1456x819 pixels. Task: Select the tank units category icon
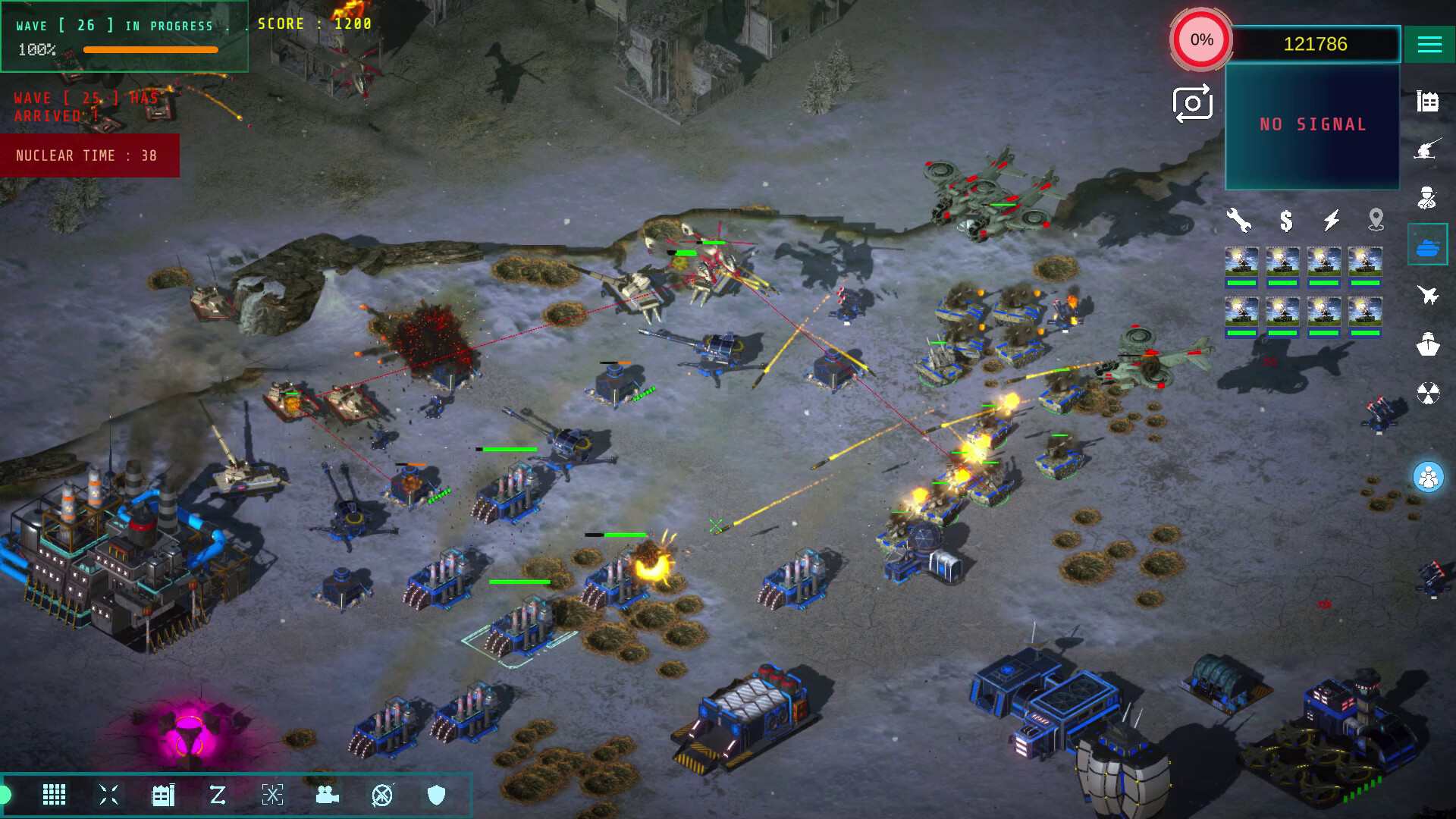click(x=1429, y=246)
